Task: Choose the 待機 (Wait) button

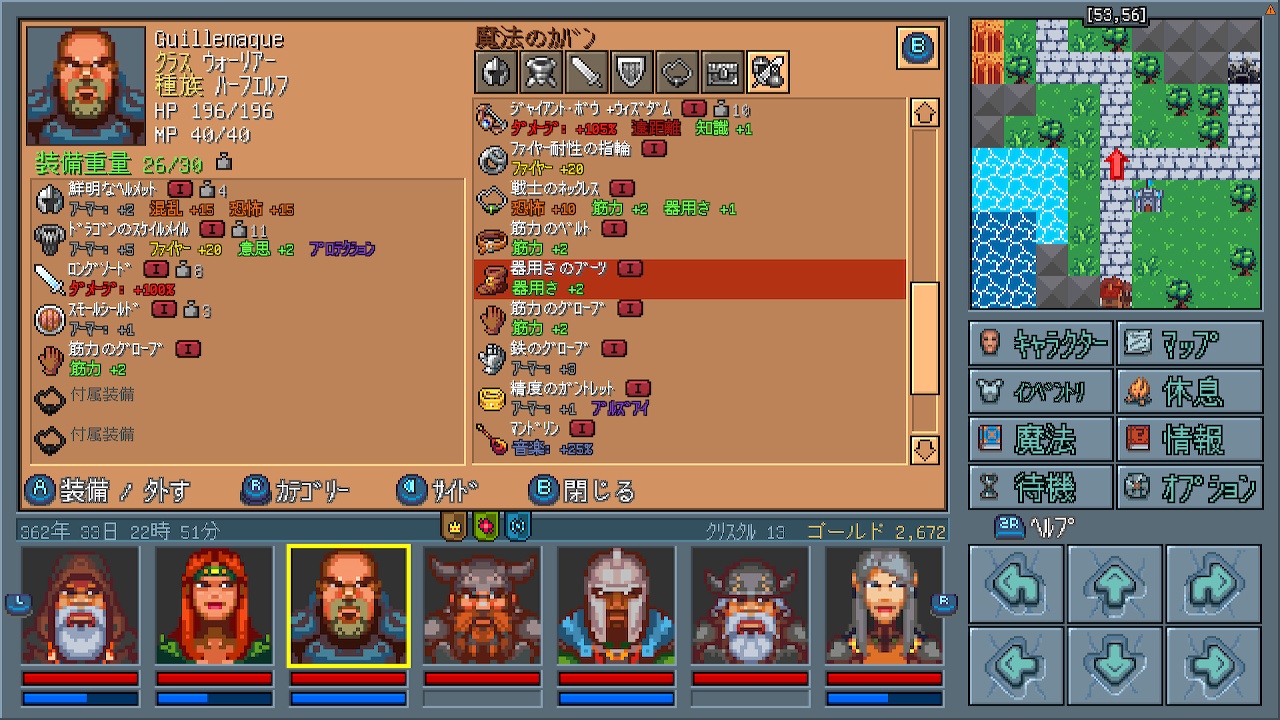Action: [x=1041, y=487]
